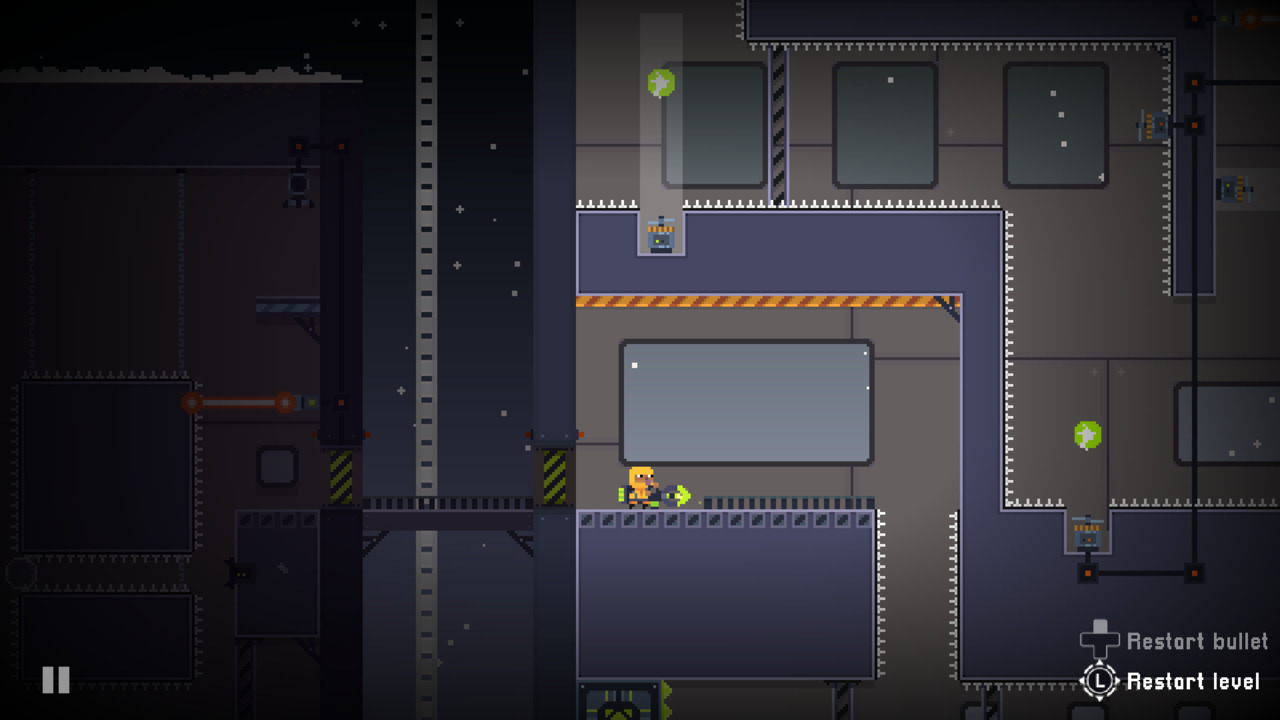Click the green arrow pickup on the right side
The image size is (1280, 720).
1089,434
